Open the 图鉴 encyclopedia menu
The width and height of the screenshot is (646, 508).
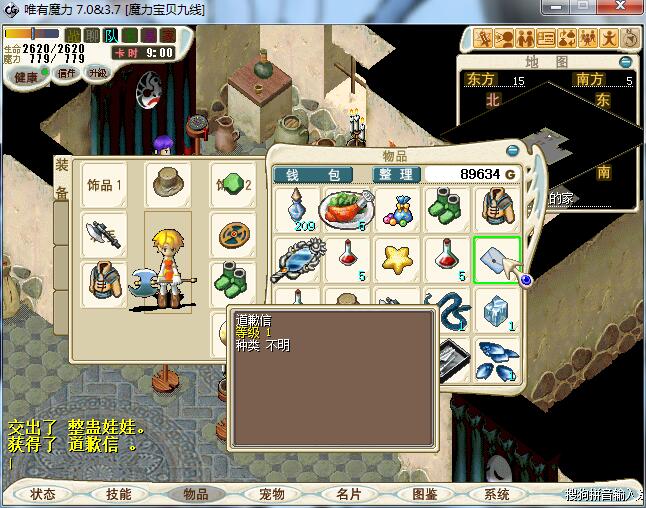pos(424,494)
